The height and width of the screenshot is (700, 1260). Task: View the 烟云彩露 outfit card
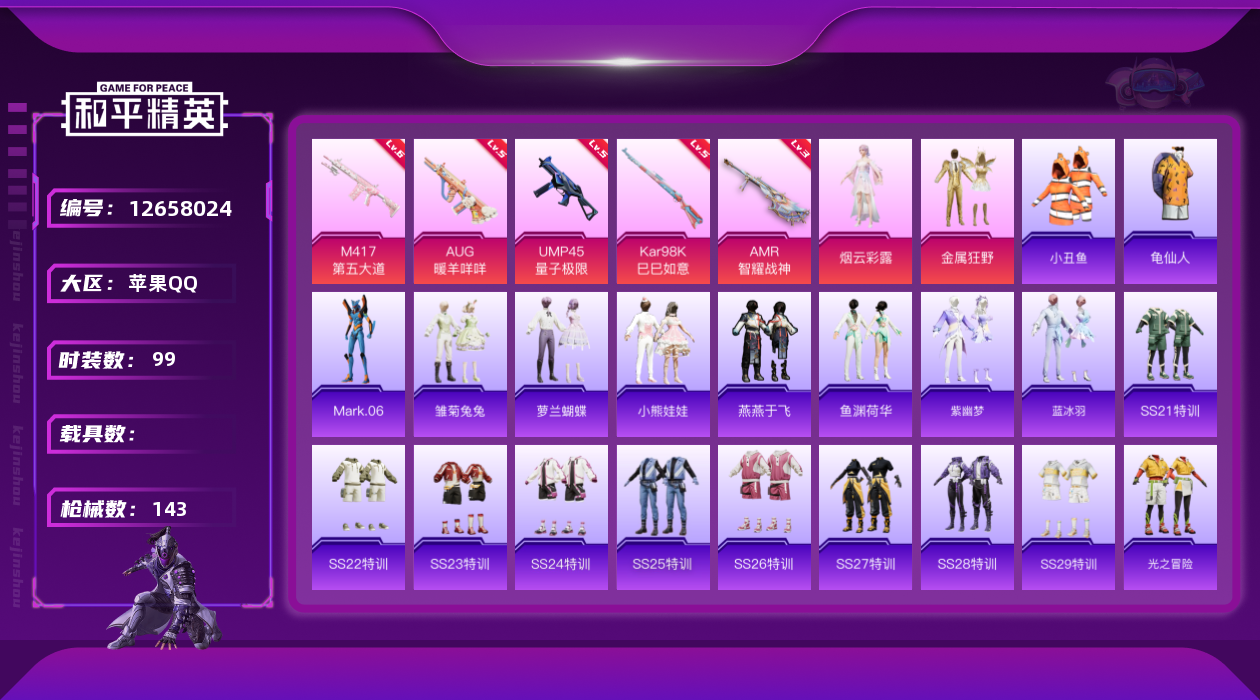[865, 211]
